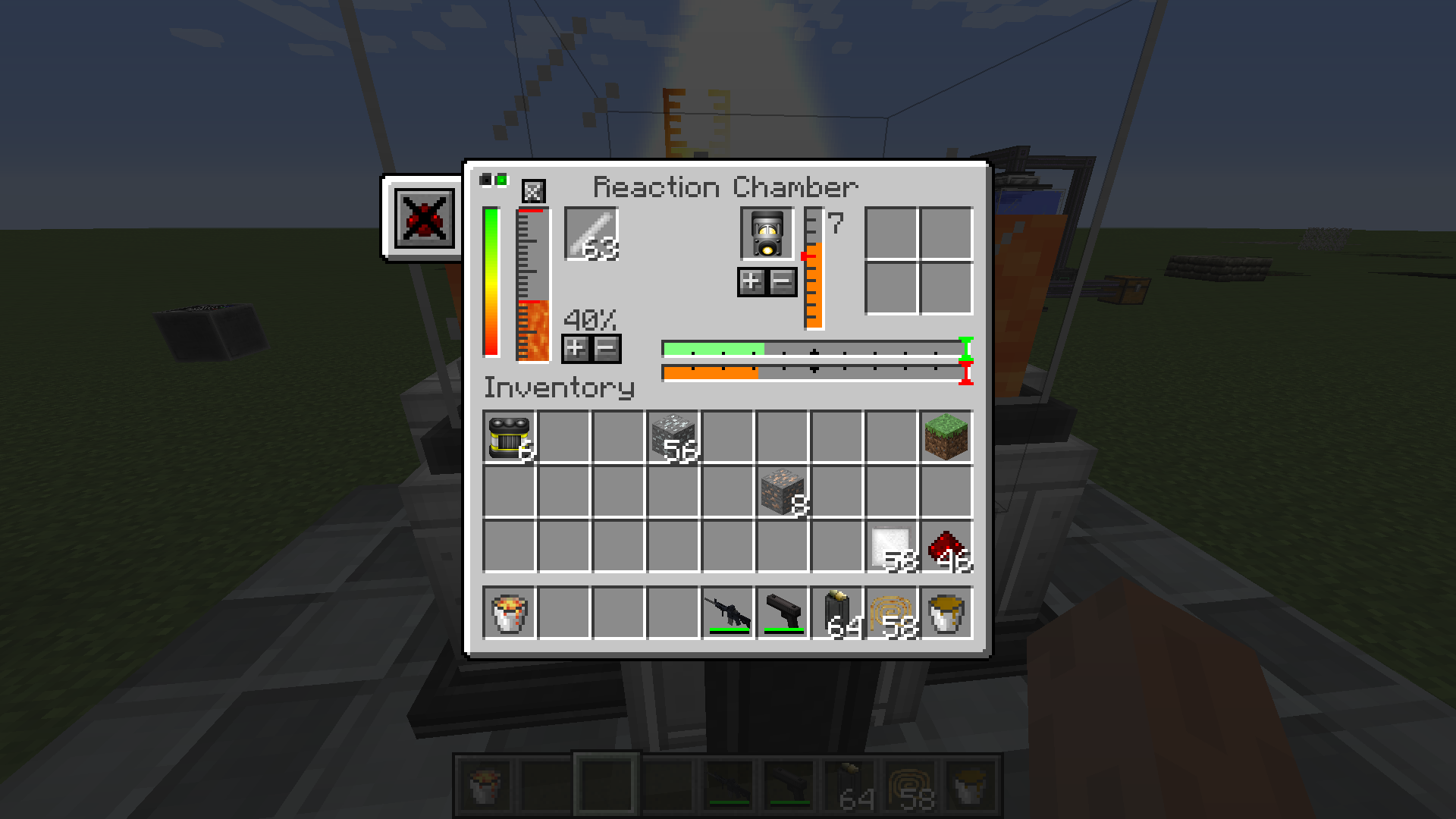Raise the 40% setting with its plus button
The height and width of the screenshot is (819, 1456).
[576, 349]
